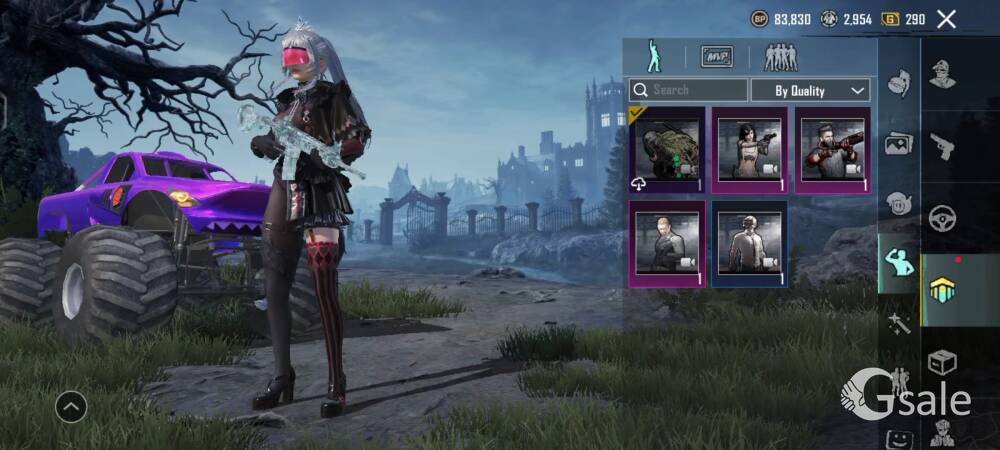Open the By Quality sort dropdown

click(x=810, y=90)
